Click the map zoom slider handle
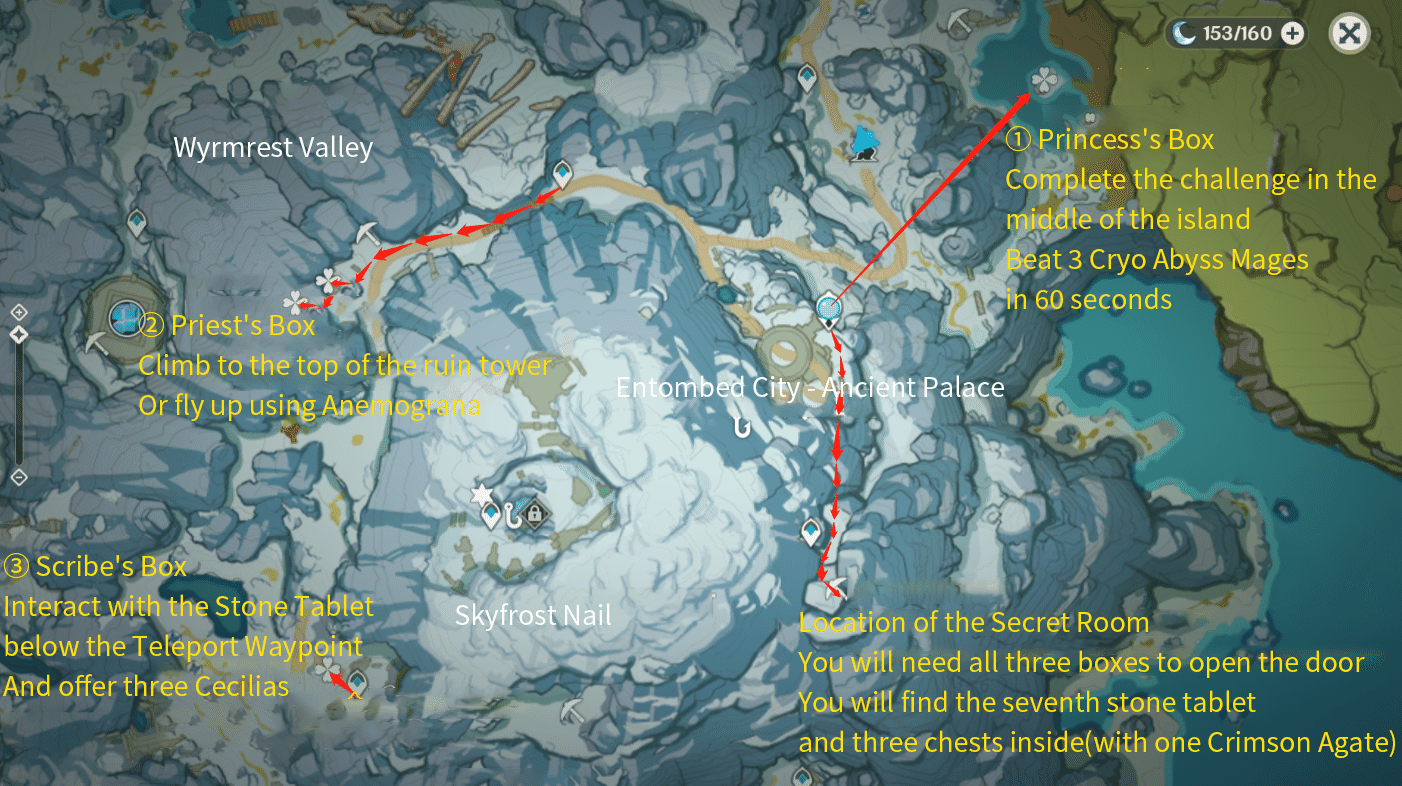Viewport: 1402px width, 786px height. [x=19, y=334]
